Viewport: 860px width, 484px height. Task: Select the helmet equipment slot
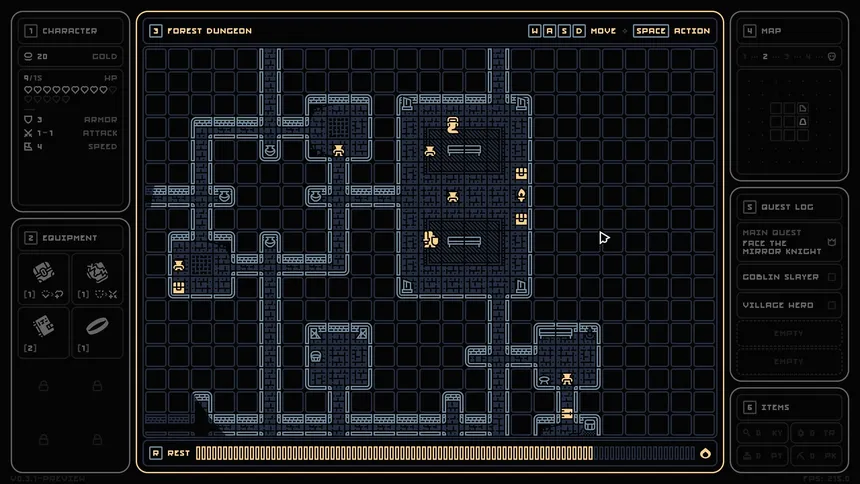44,275
